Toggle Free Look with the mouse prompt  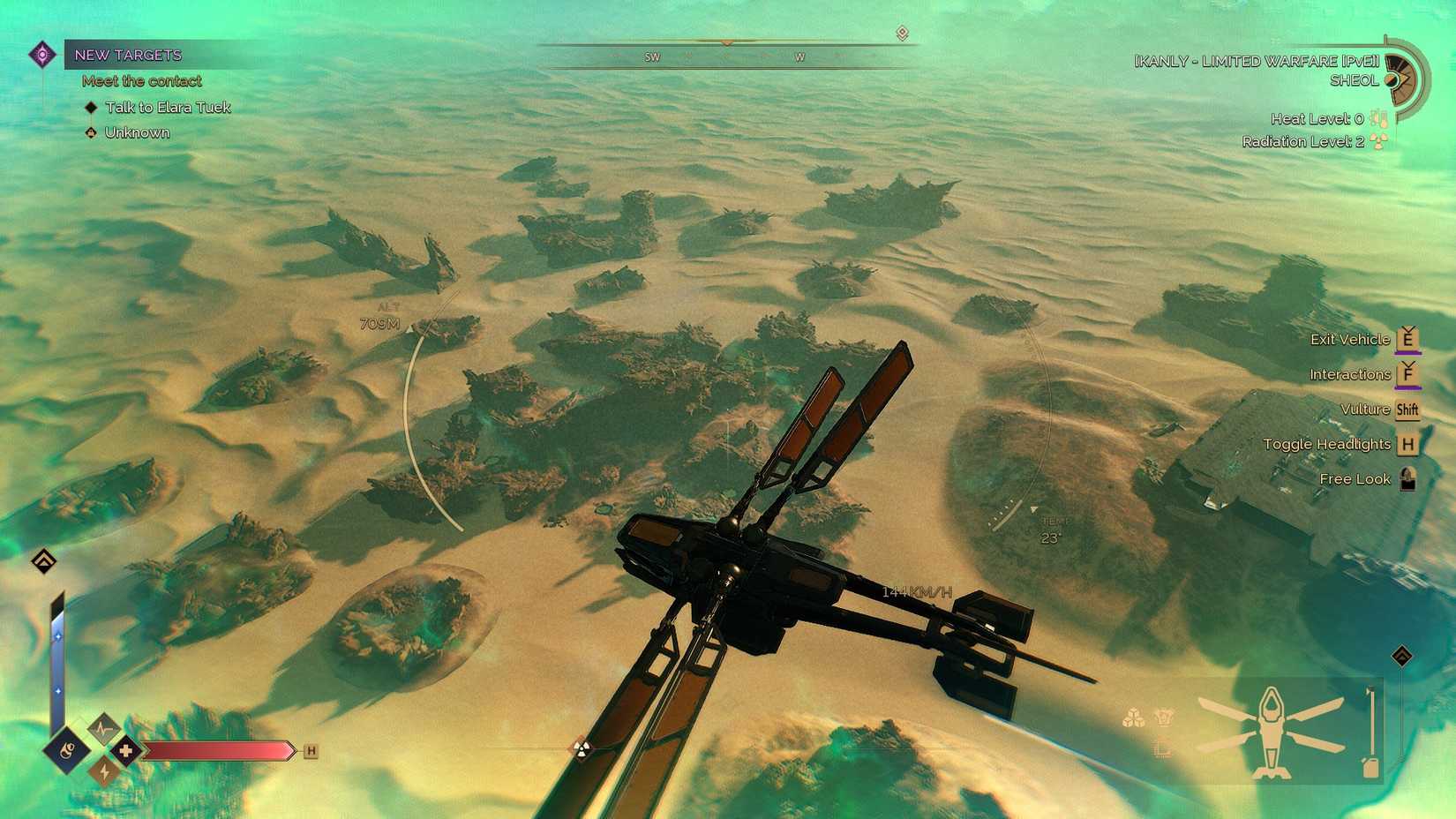[1408, 479]
